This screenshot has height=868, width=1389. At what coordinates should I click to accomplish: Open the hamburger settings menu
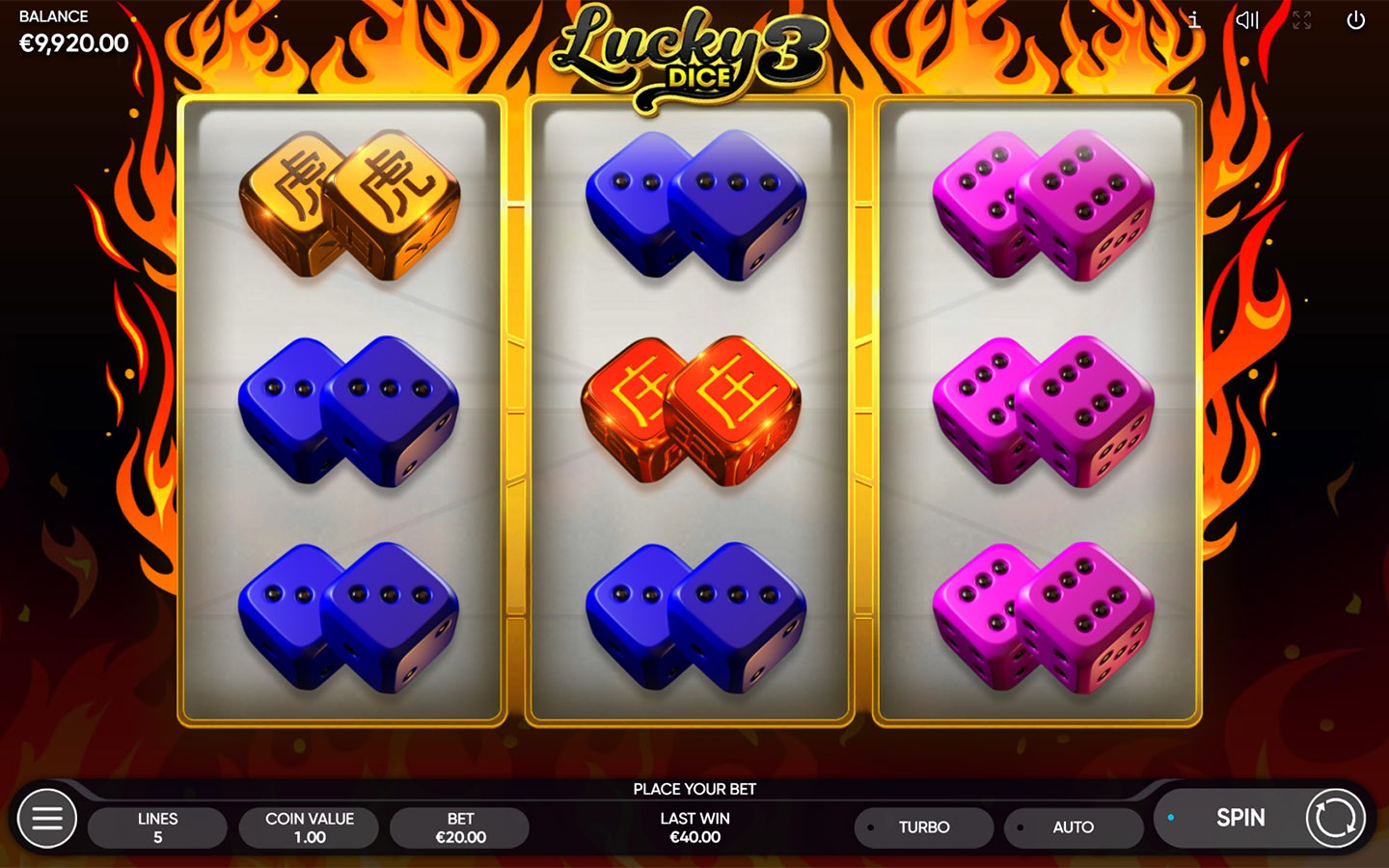tap(45, 818)
